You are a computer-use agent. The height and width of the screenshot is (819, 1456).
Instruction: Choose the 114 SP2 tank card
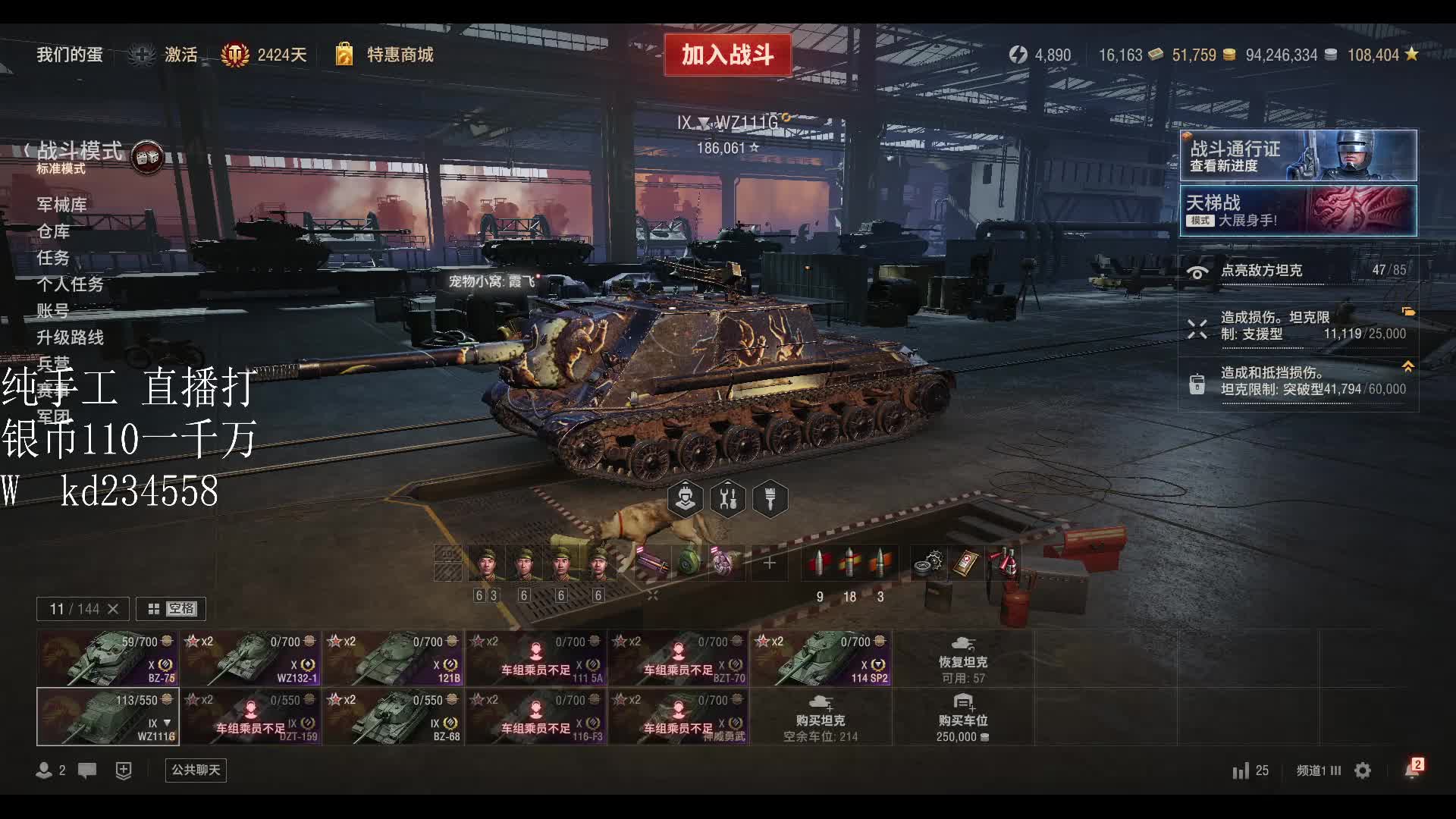[821, 658]
